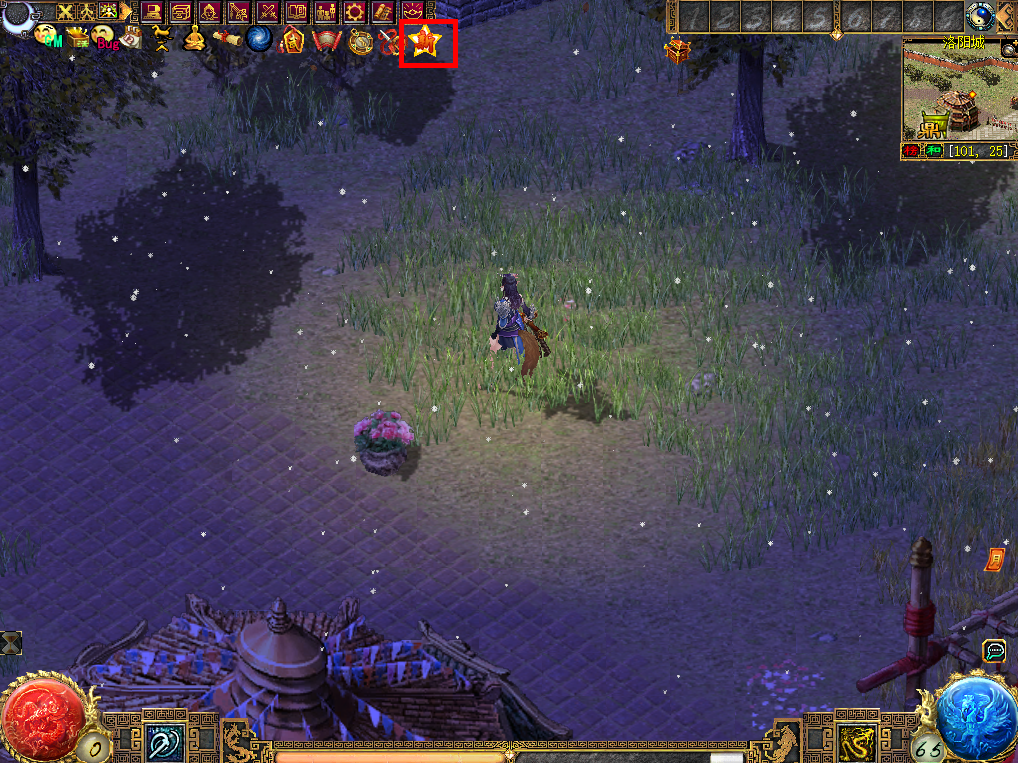The width and height of the screenshot is (1018, 763).
Task: Open the blue swirl portal icon
Action: click(x=259, y=39)
